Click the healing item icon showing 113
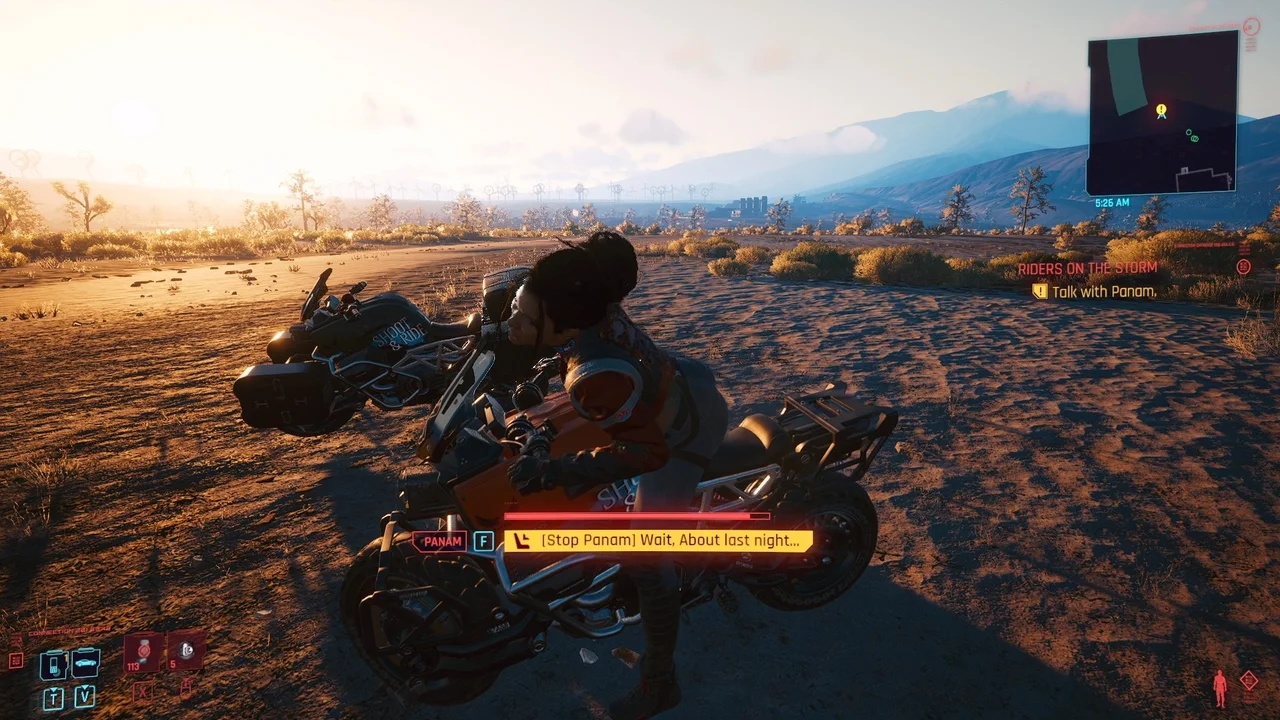The image size is (1280, 720). pos(143,652)
